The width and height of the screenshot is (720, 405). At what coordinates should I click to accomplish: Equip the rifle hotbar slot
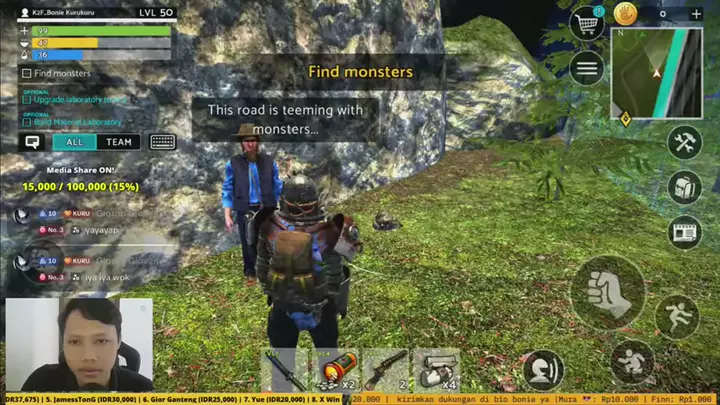click(385, 370)
